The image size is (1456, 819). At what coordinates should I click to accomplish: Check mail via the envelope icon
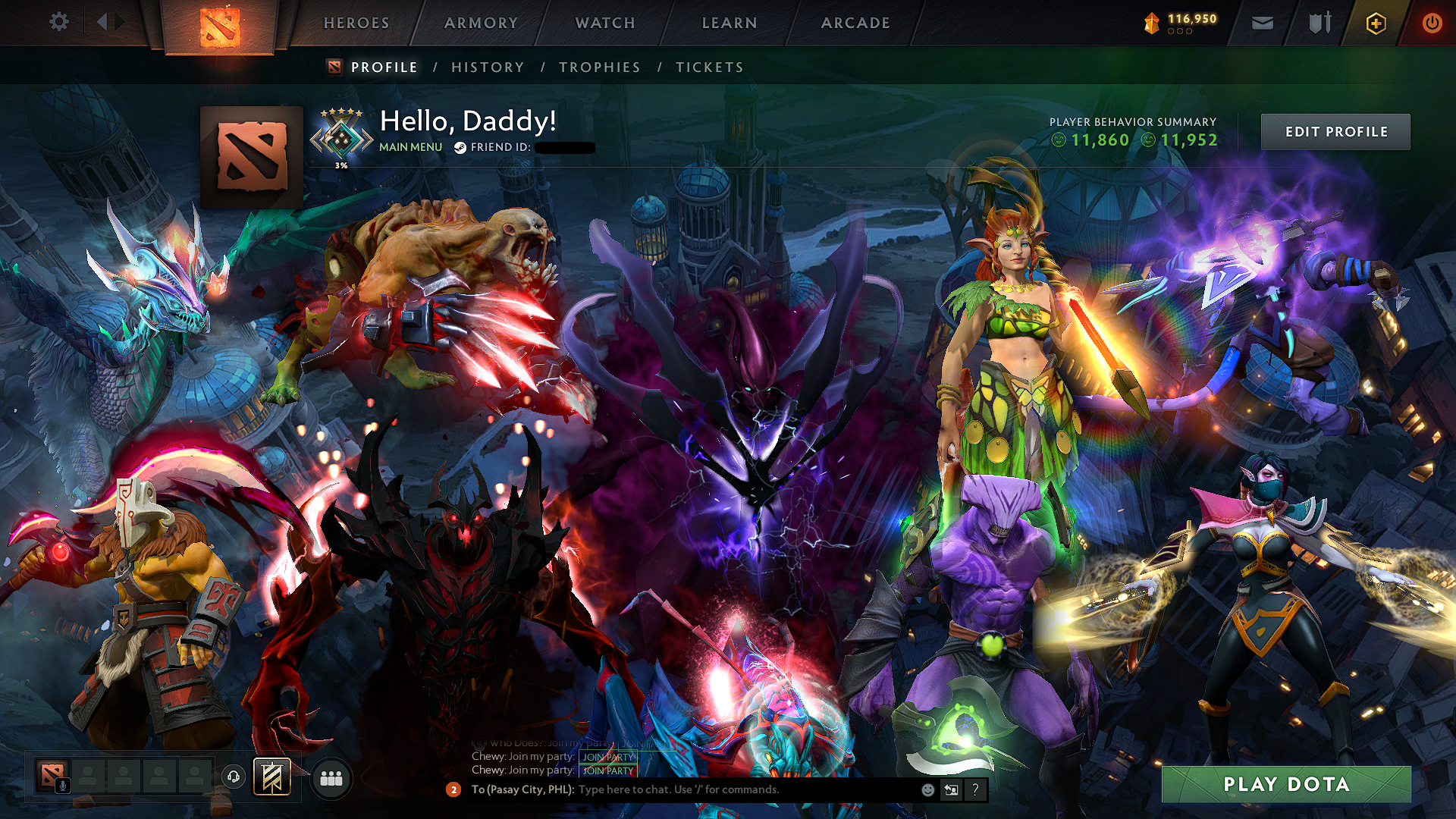tap(1261, 23)
